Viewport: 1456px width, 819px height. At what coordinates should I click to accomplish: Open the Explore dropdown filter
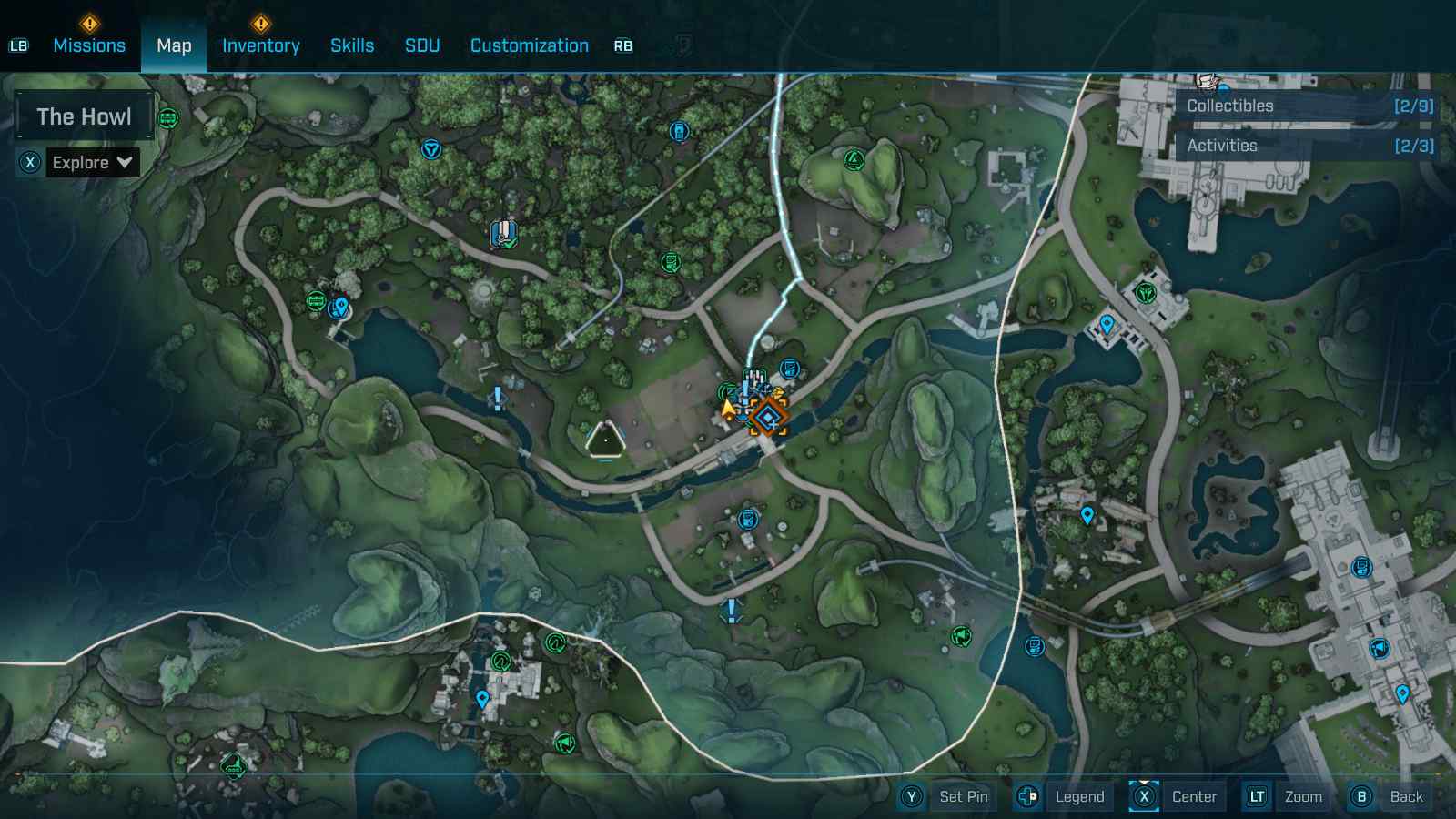(93, 163)
